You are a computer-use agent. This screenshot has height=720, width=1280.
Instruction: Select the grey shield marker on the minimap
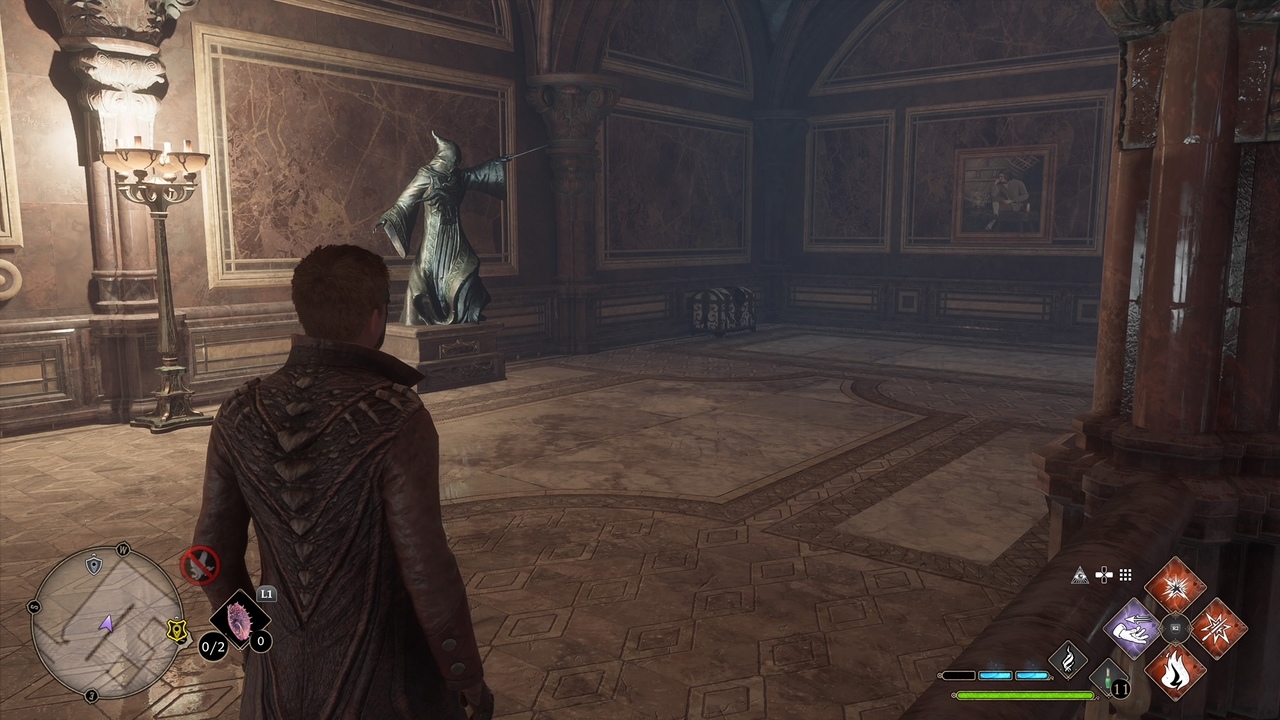point(94,566)
